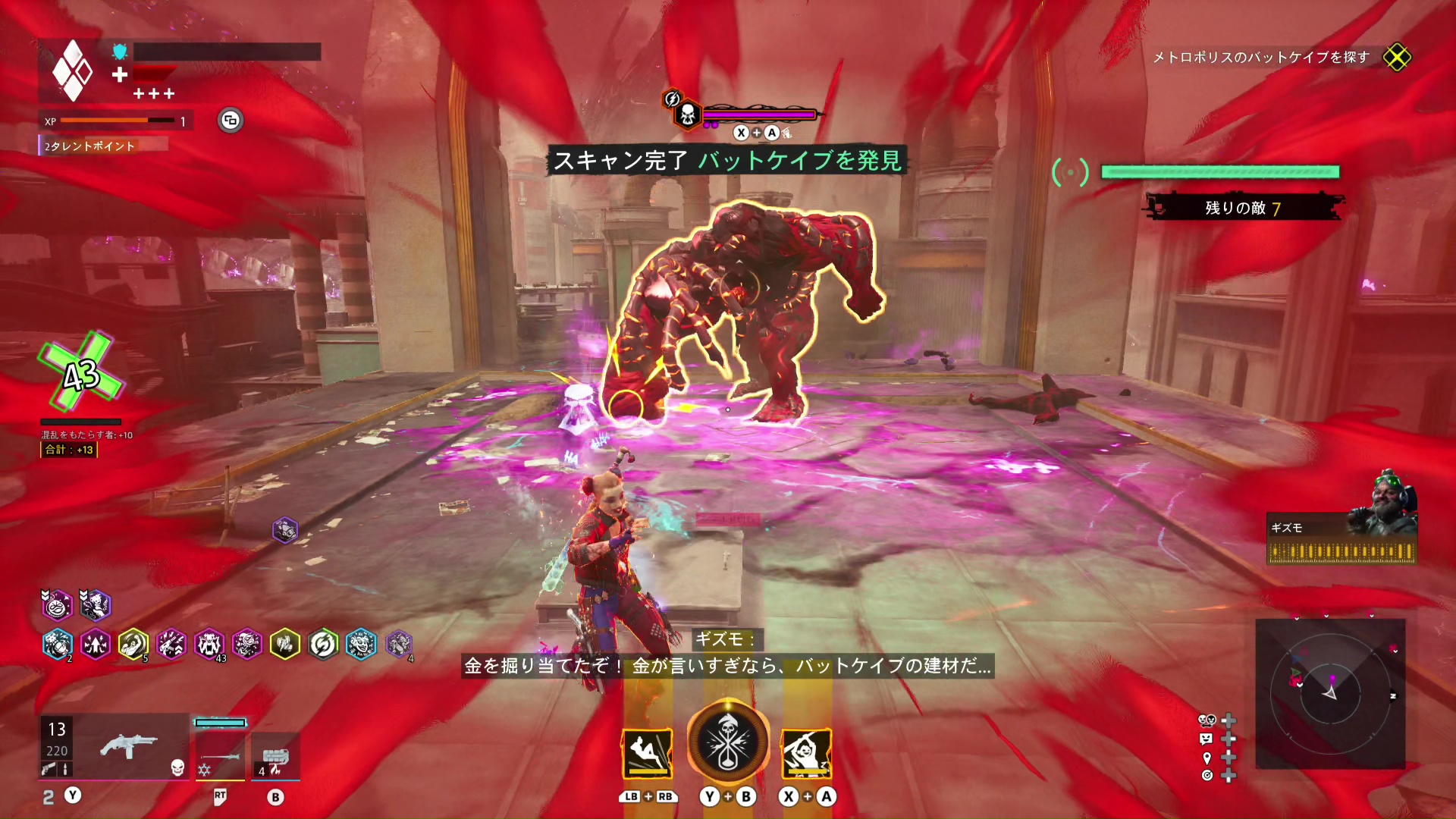
Task: Select the upward arrow buff icon
Action: click(x=96, y=645)
